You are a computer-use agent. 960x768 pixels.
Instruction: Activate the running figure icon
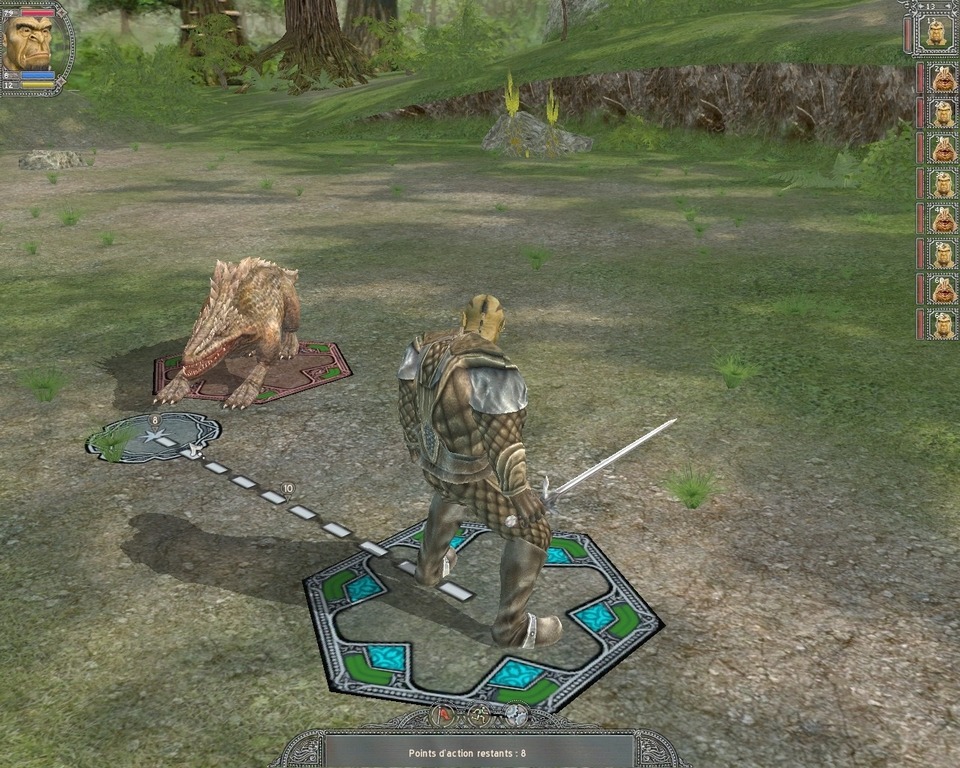click(x=479, y=715)
